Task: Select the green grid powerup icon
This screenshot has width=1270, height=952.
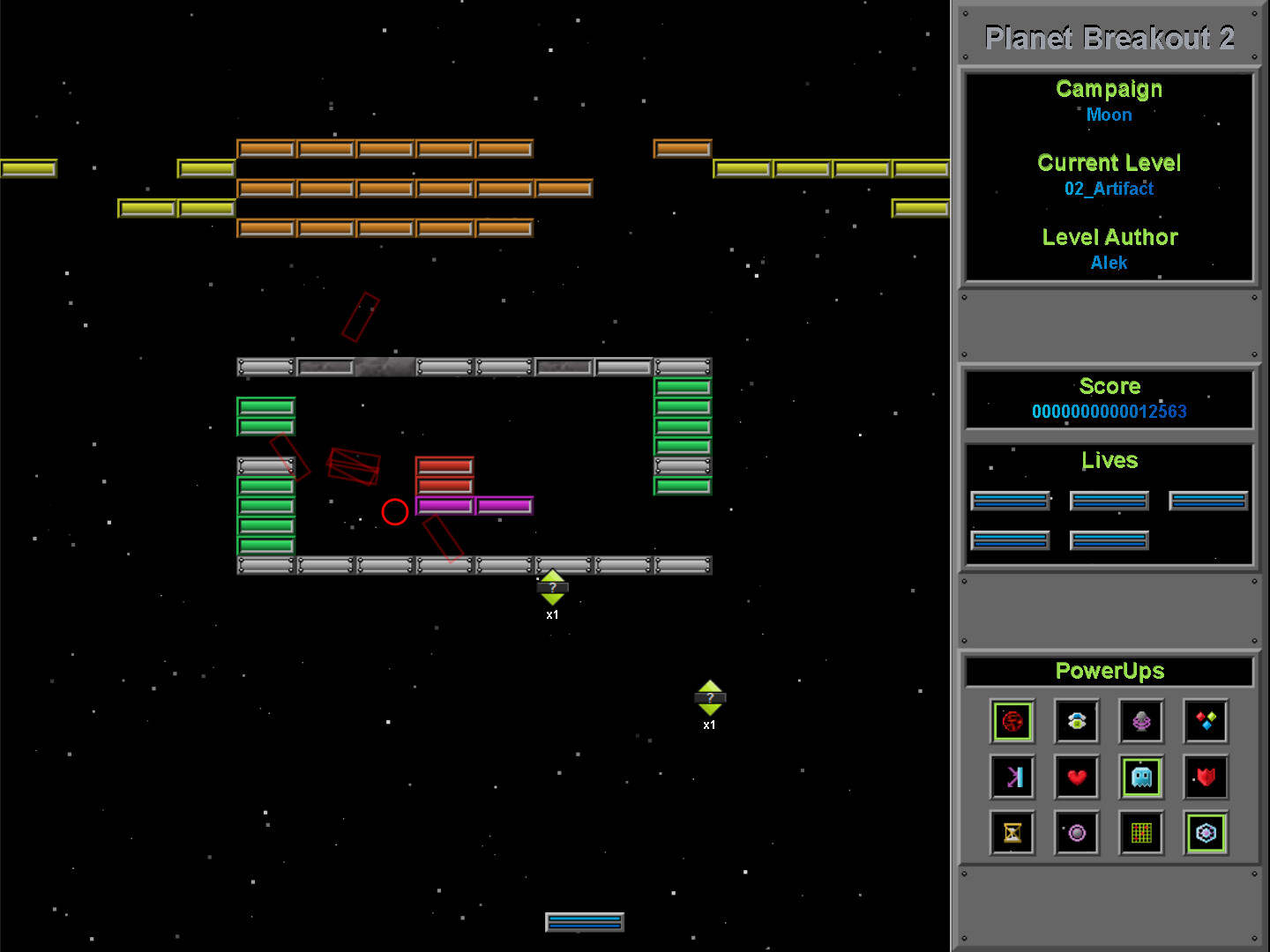Action: coord(1141,833)
